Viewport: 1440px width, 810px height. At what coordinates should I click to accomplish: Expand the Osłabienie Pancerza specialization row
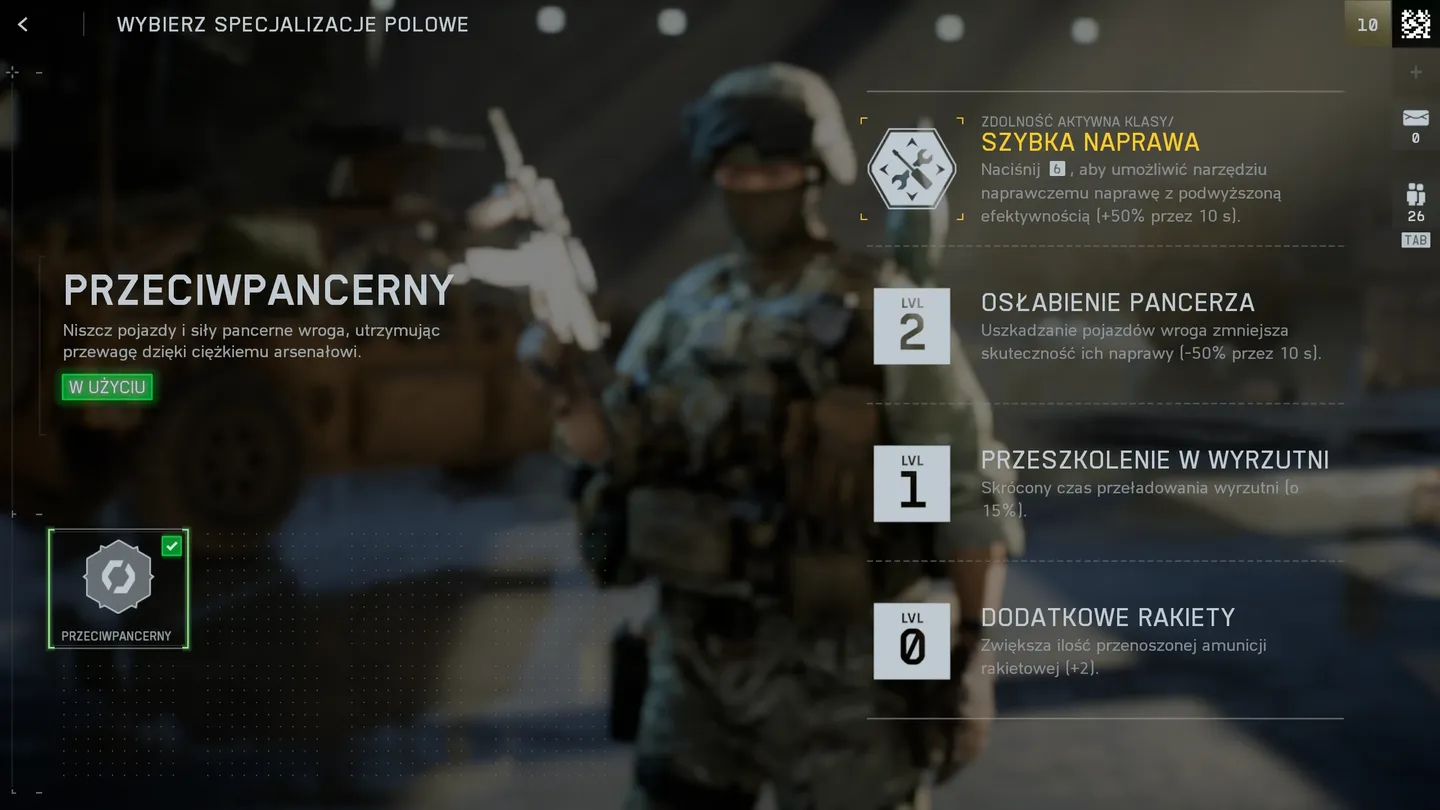(1117, 302)
